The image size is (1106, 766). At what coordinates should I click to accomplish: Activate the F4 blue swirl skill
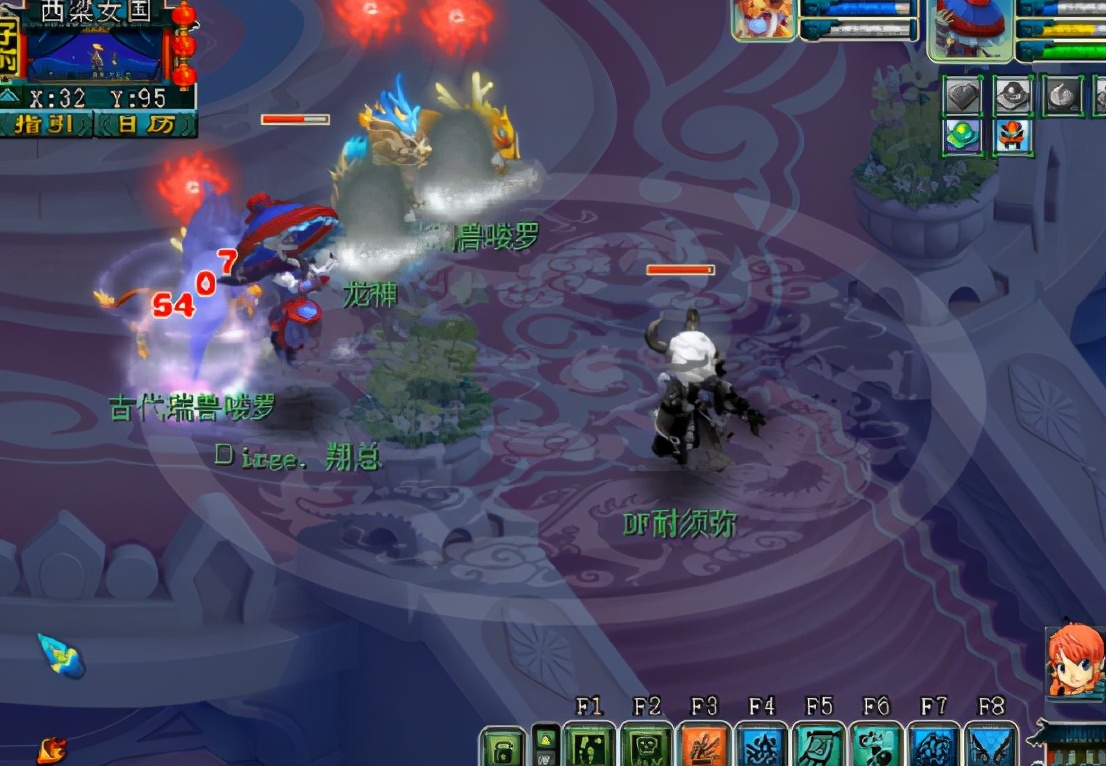coord(762,746)
